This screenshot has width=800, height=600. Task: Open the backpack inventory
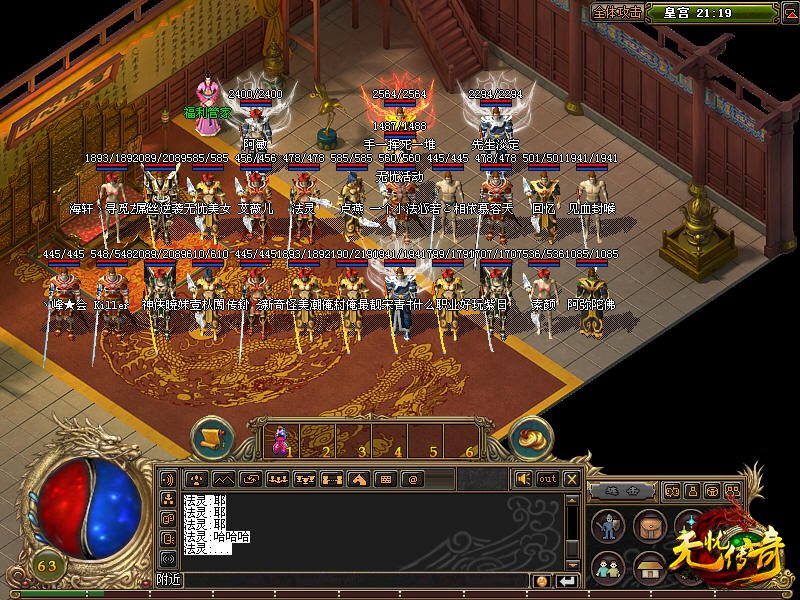click(x=651, y=527)
